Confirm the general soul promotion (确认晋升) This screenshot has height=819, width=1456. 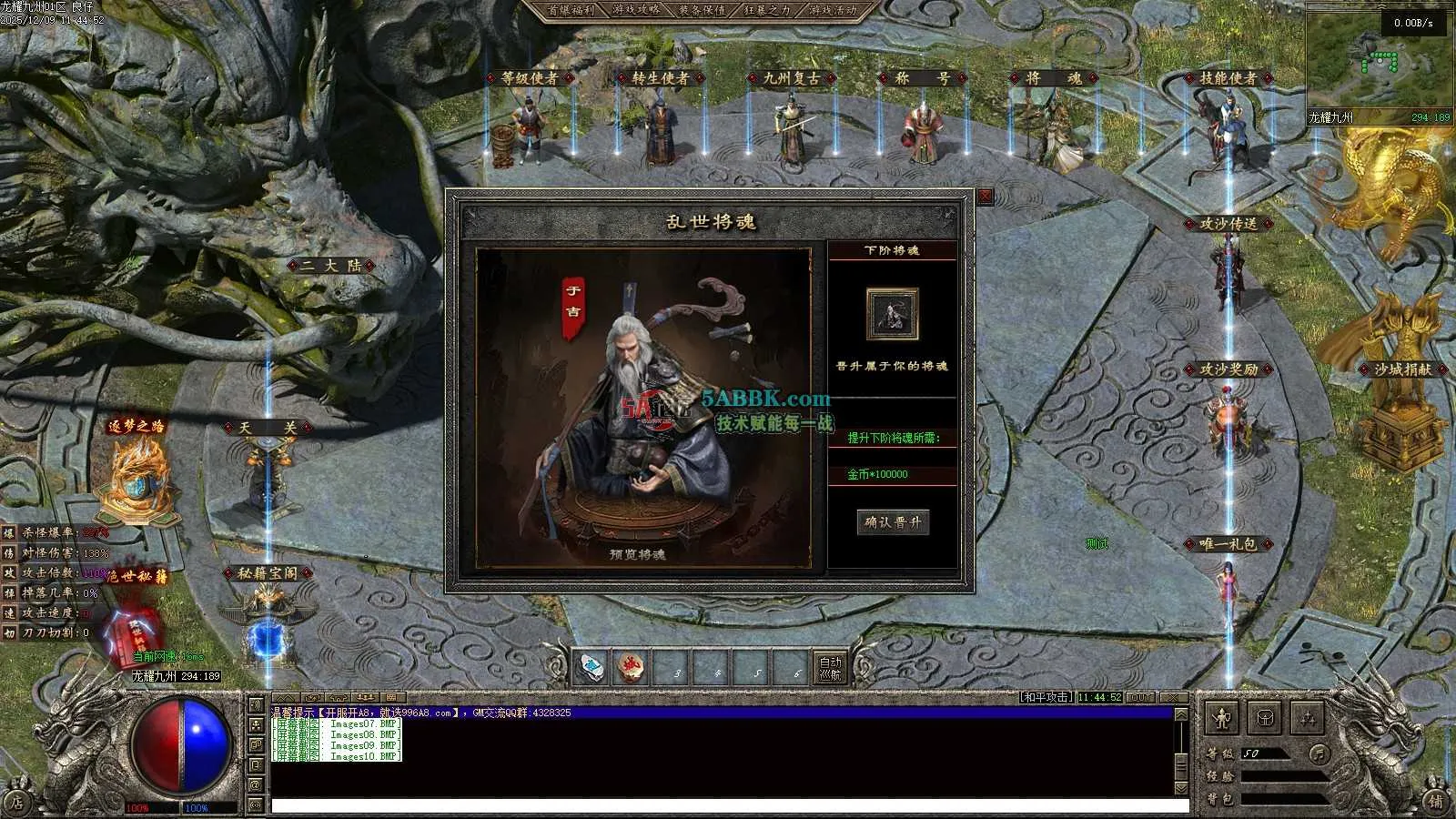[x=893, y=522]
